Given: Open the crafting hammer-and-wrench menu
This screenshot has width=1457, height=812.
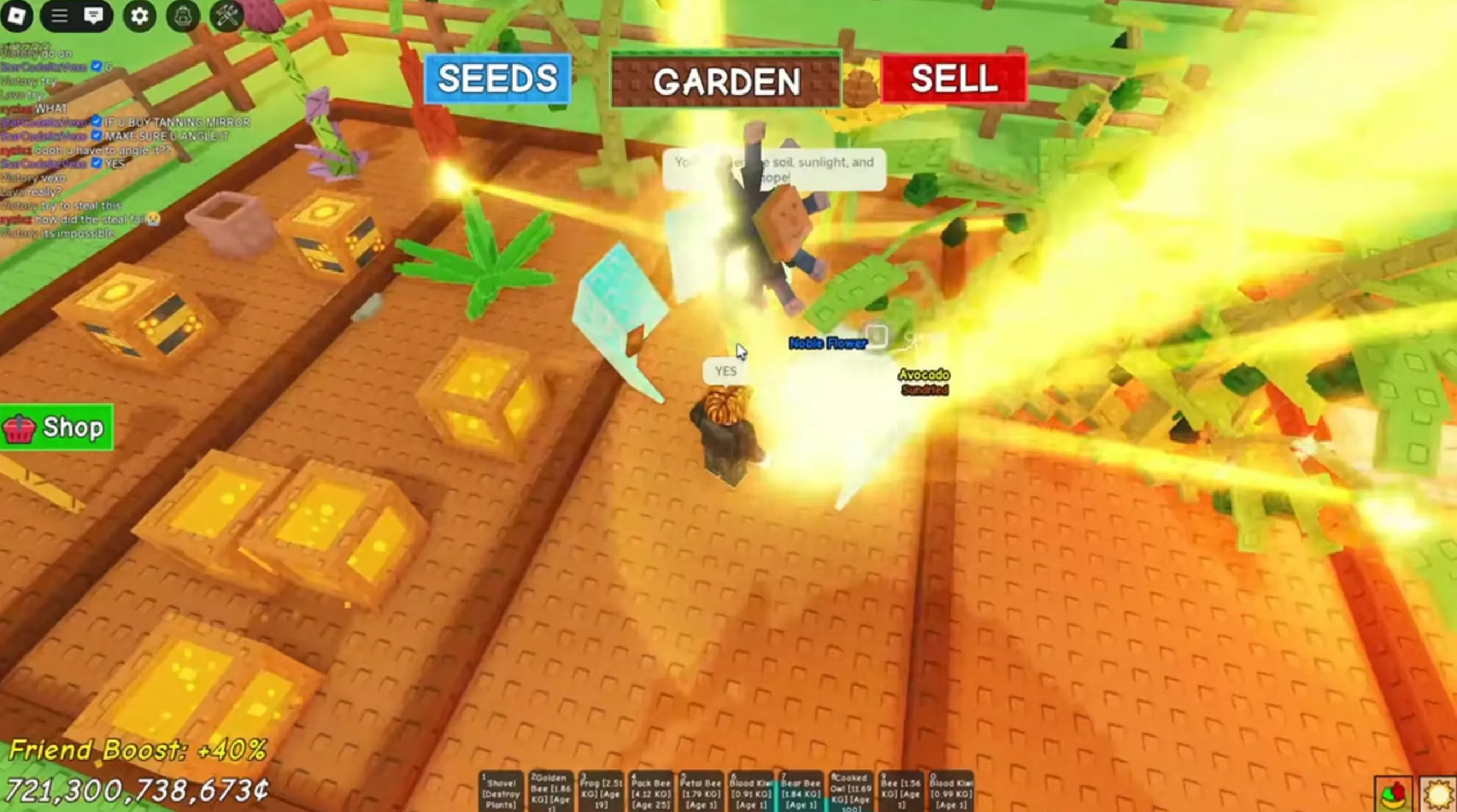Looking at the screenshot, I should coord(228,16).
